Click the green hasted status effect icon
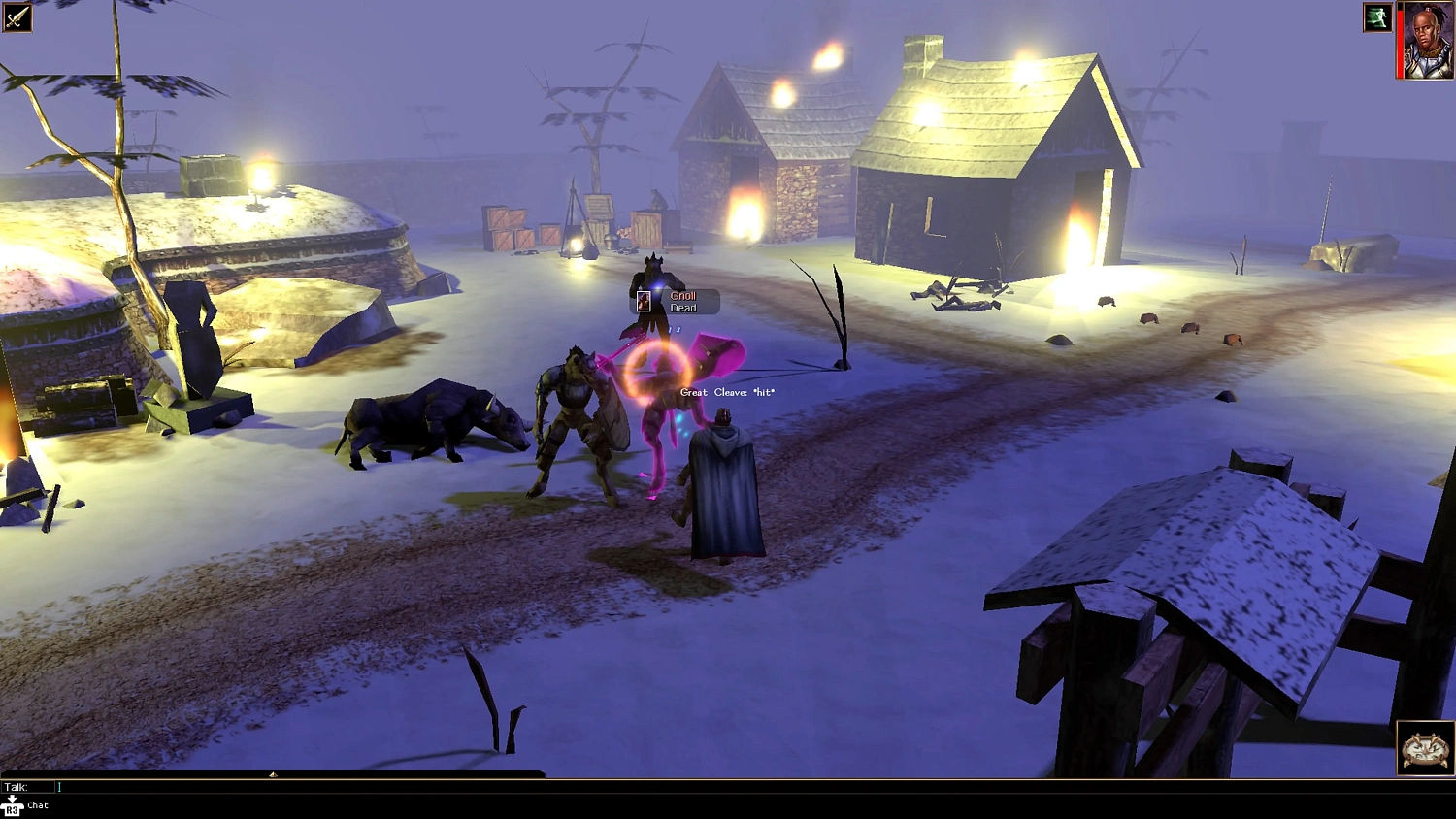1456x819 pixels. [x=1377, y=16]
